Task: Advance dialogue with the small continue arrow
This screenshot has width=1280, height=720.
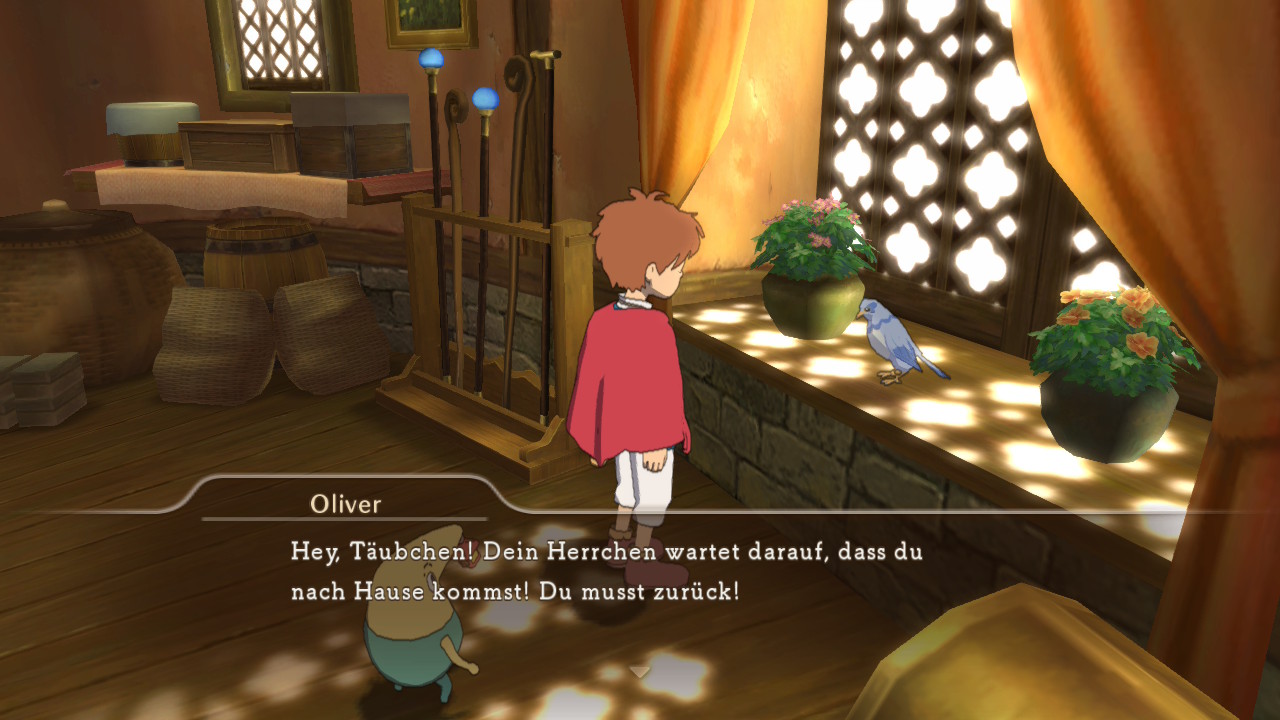Action: [640, 671]
